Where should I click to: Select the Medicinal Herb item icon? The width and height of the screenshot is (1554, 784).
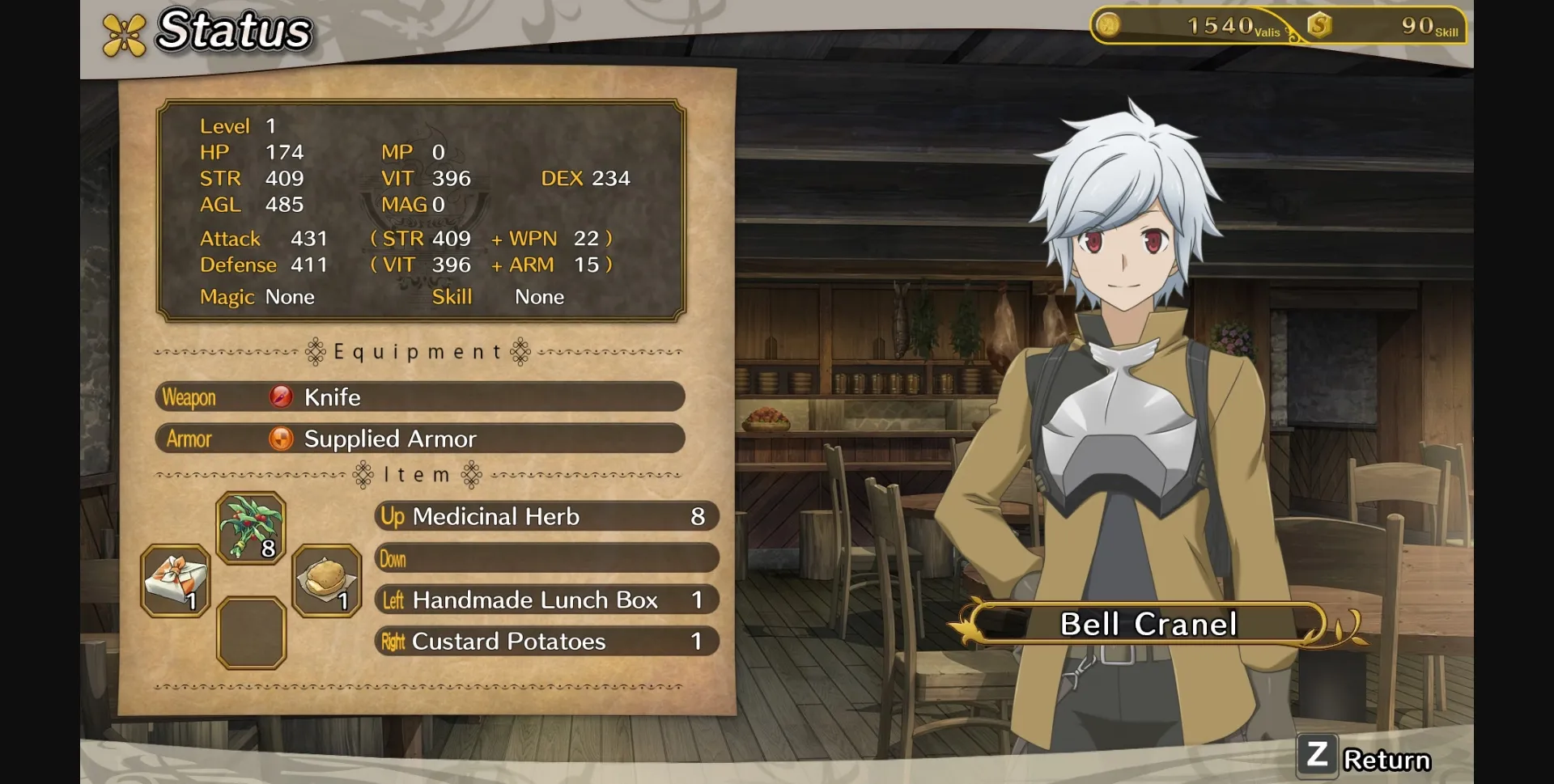249,528
